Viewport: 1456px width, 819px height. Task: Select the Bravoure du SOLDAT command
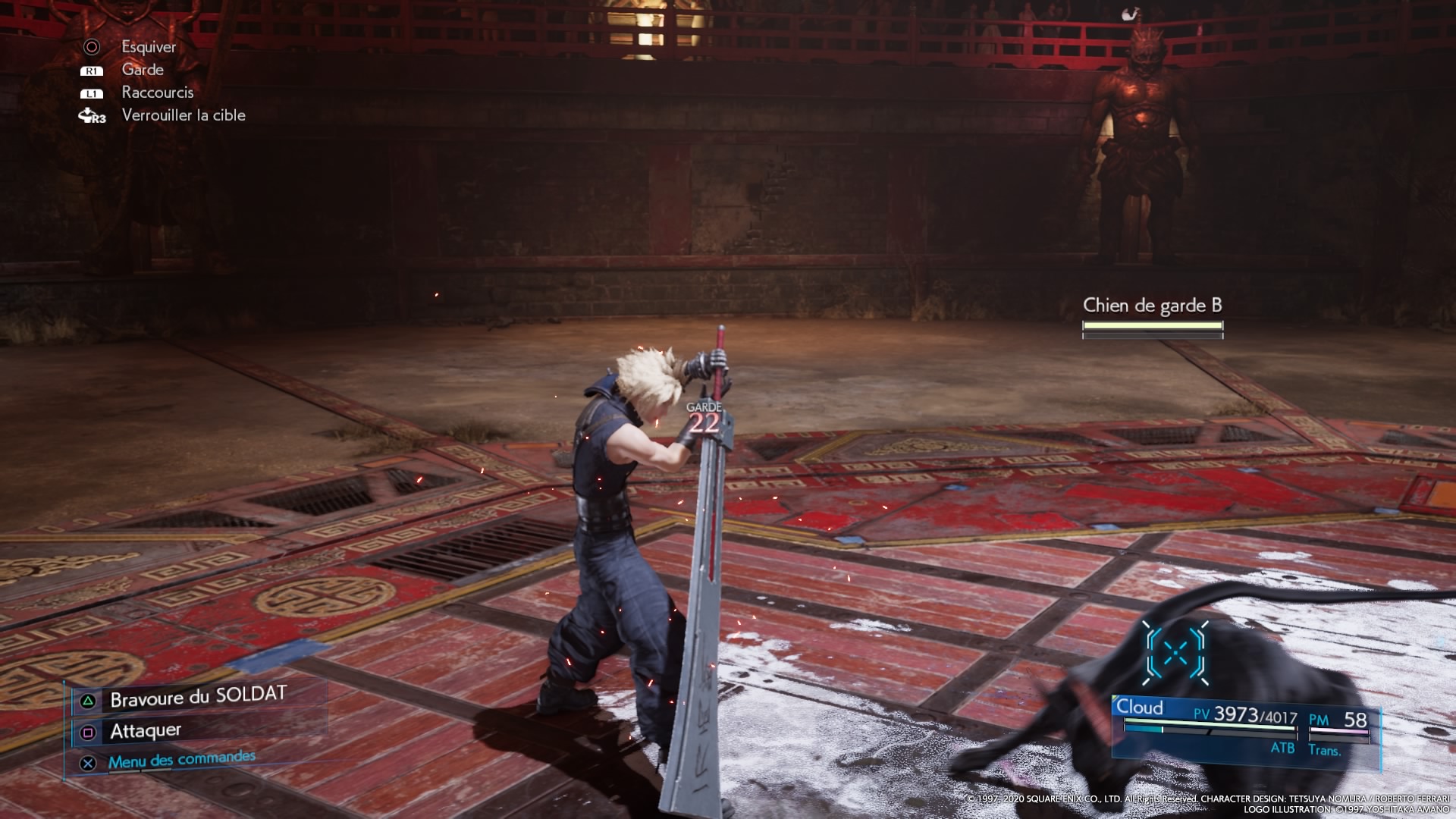click(197, 698)
